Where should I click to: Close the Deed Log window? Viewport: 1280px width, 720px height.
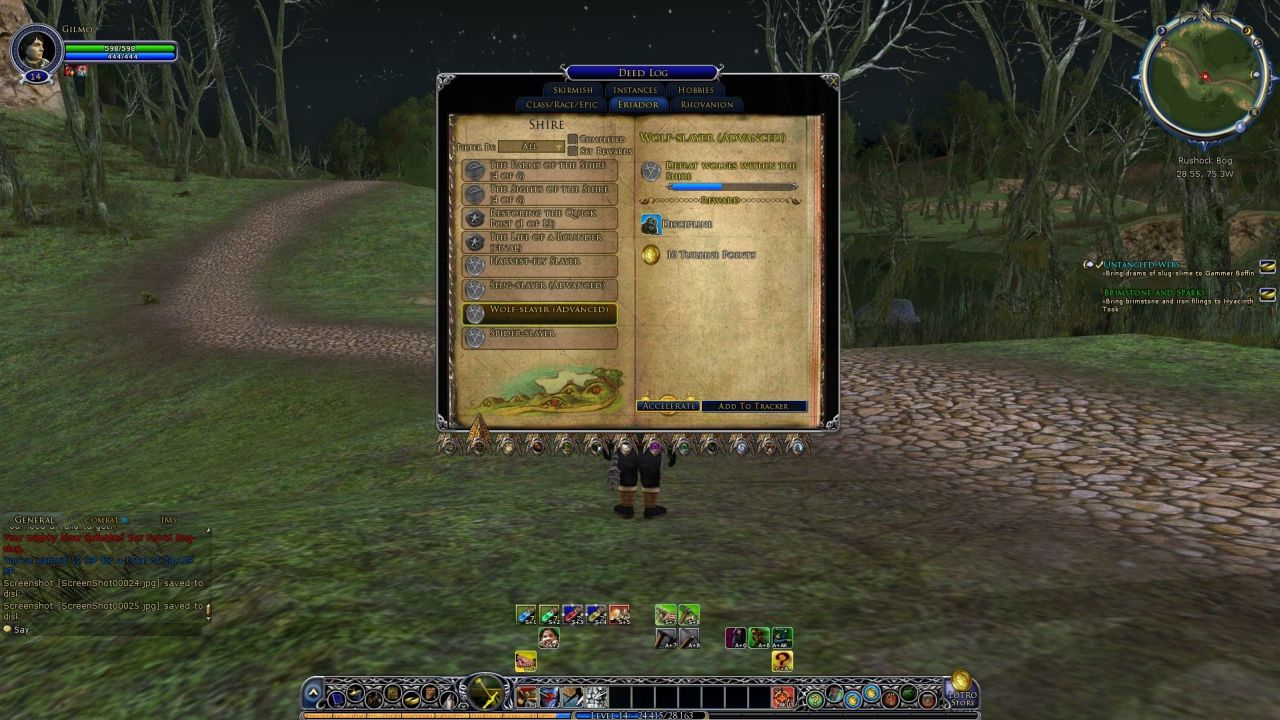point(831,80)
